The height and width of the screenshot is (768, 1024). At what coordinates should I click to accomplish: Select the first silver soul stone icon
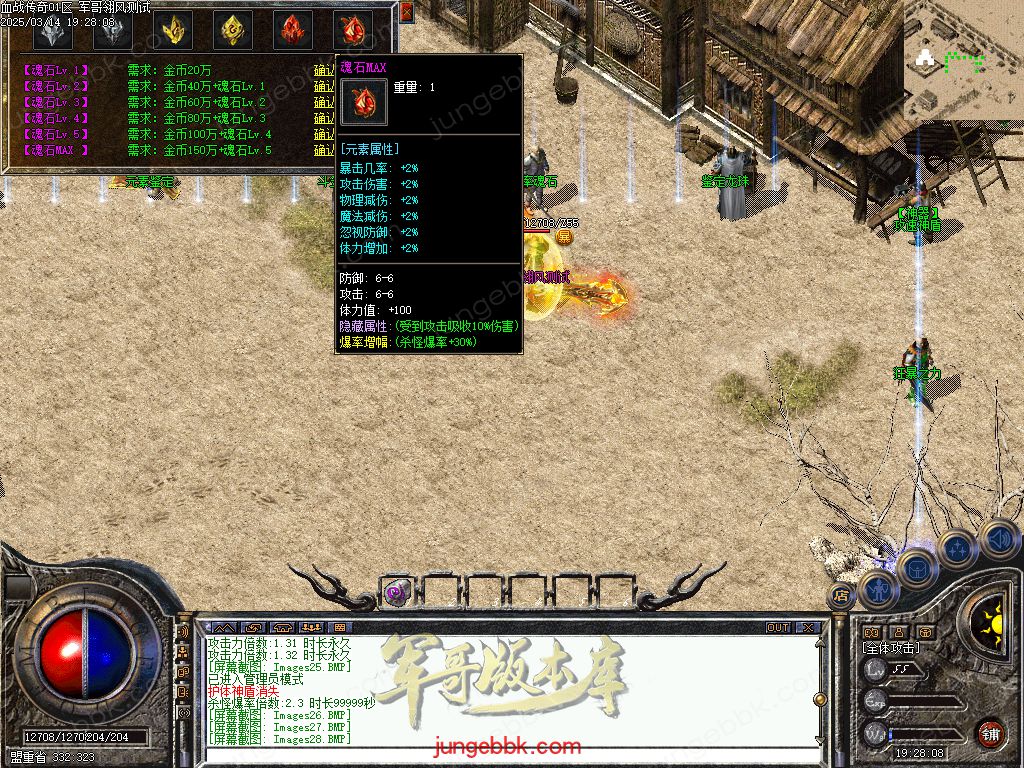pos(52,30)
